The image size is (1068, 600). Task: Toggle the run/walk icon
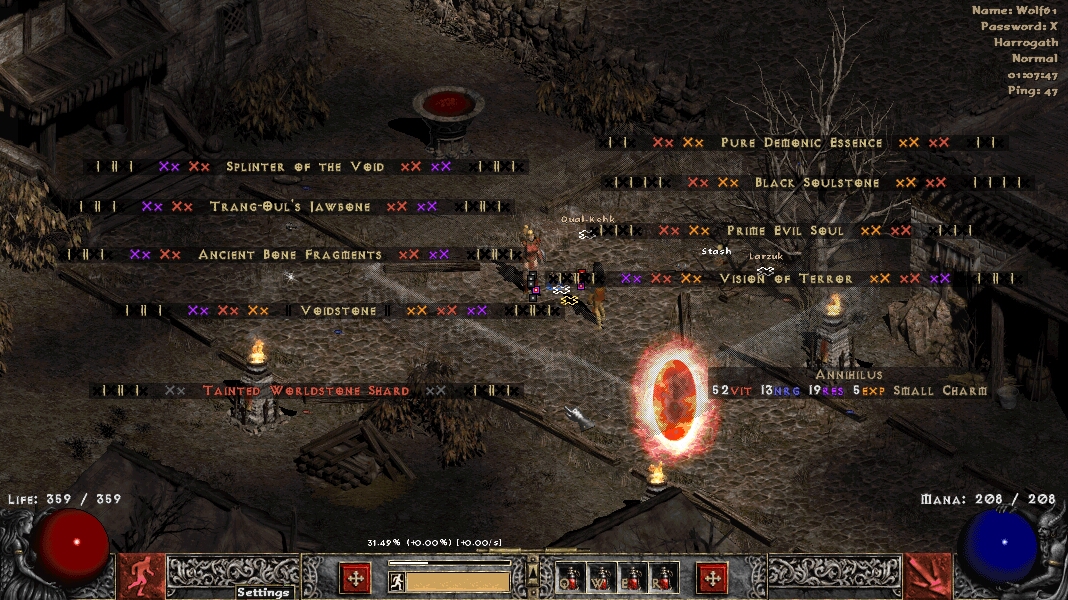pos(396,581)
